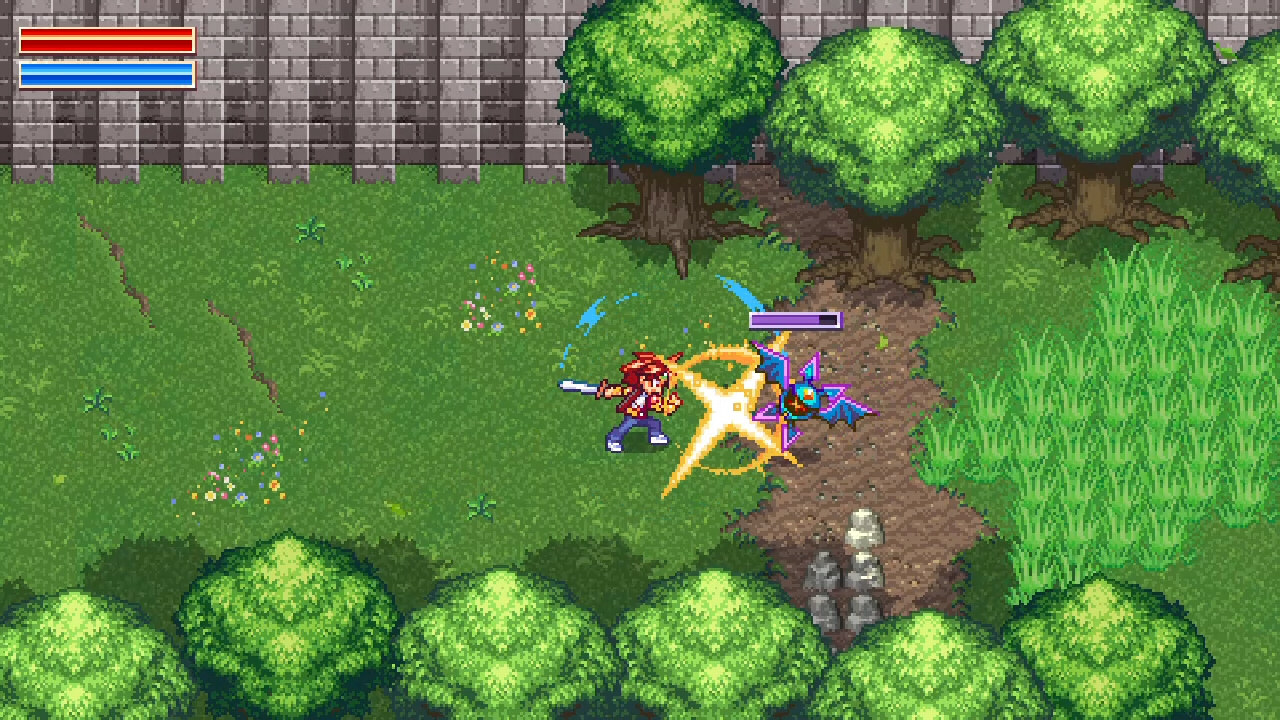Select the purple enemy health bar

tap(795, 318)
